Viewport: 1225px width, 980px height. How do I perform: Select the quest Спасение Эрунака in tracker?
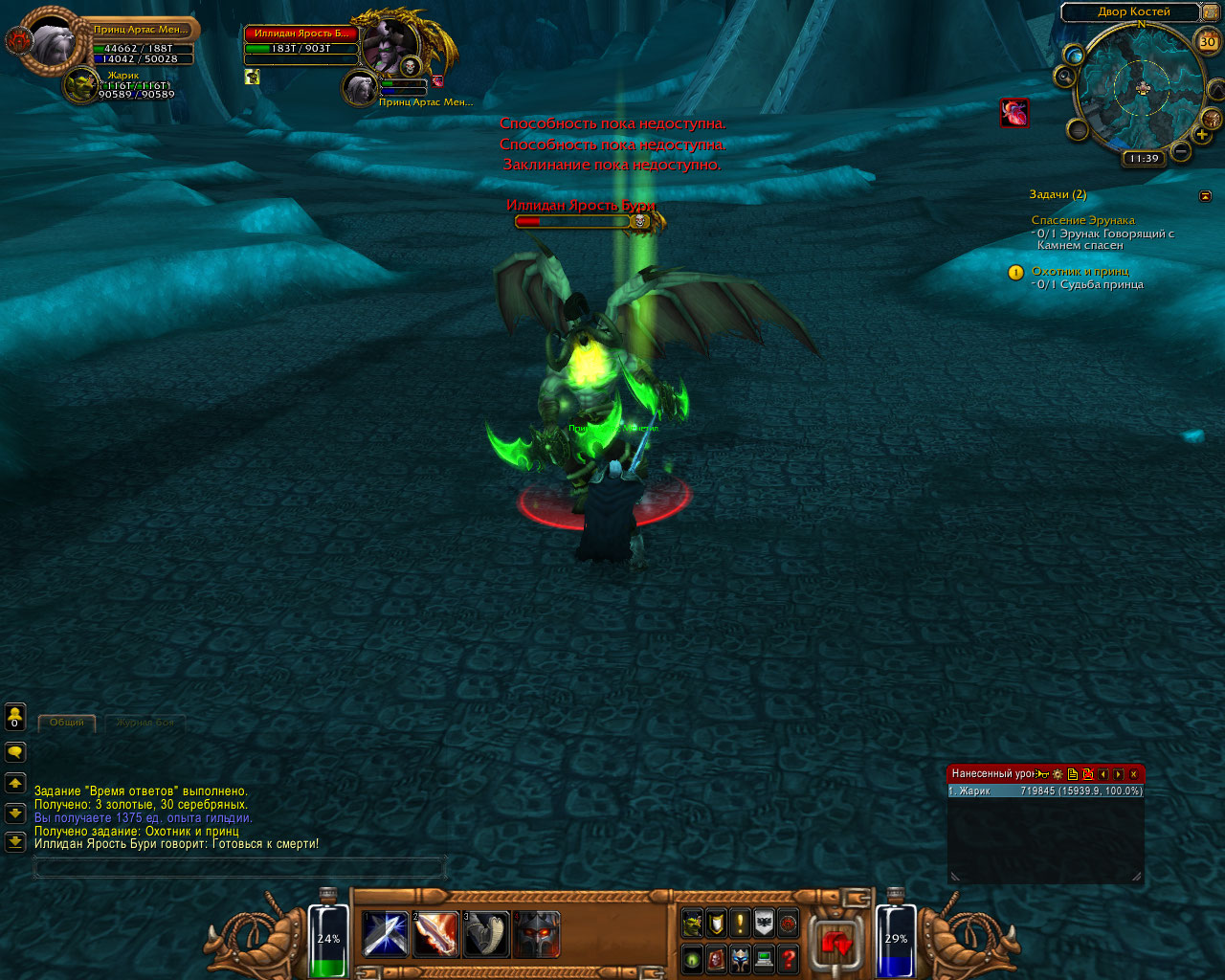(1082, 220)
